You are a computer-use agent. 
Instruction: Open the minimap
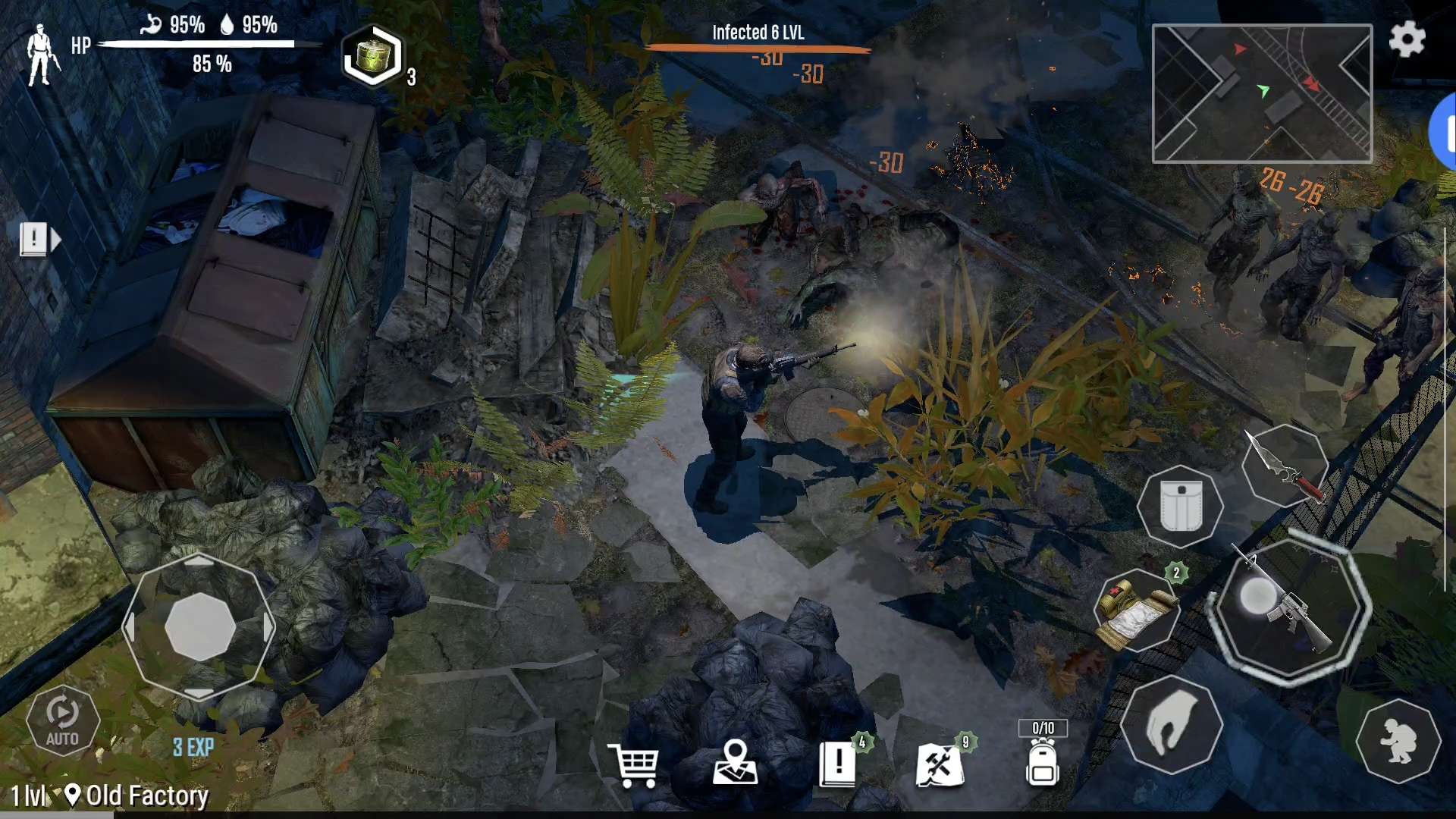pyautogui.click(x=1262, y=93)
